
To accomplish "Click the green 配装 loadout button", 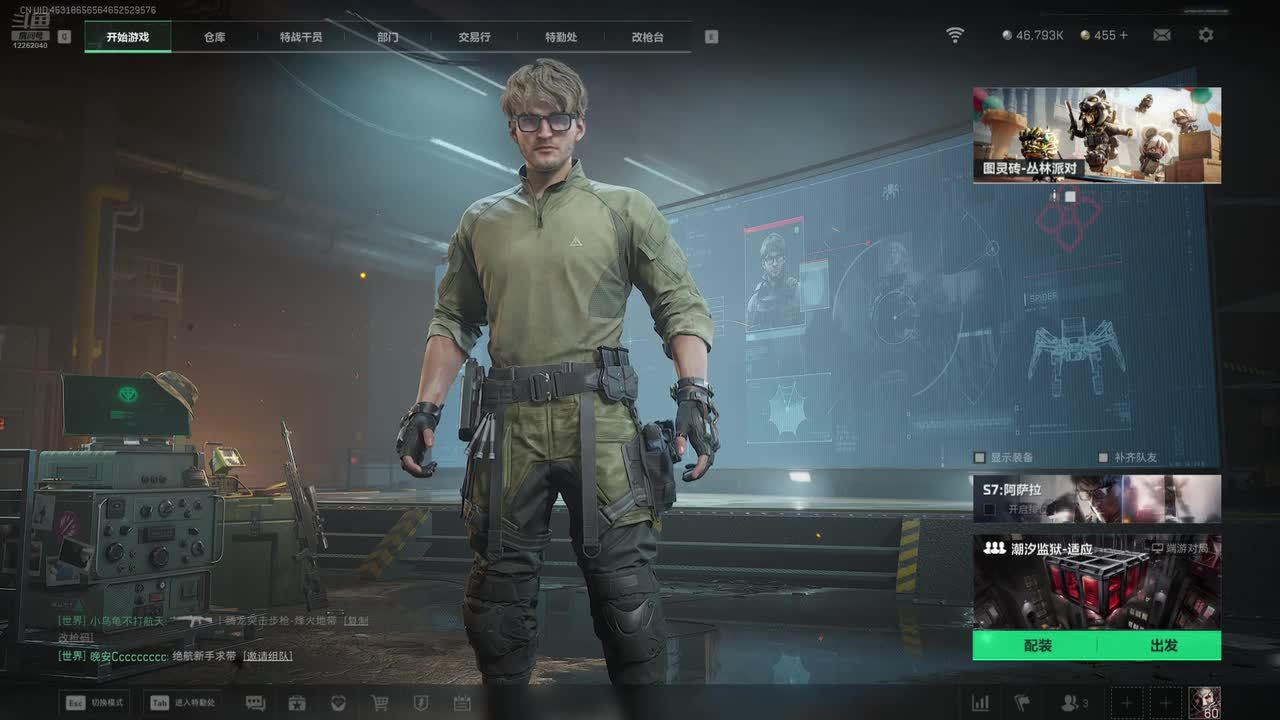I will [1037, 646].
